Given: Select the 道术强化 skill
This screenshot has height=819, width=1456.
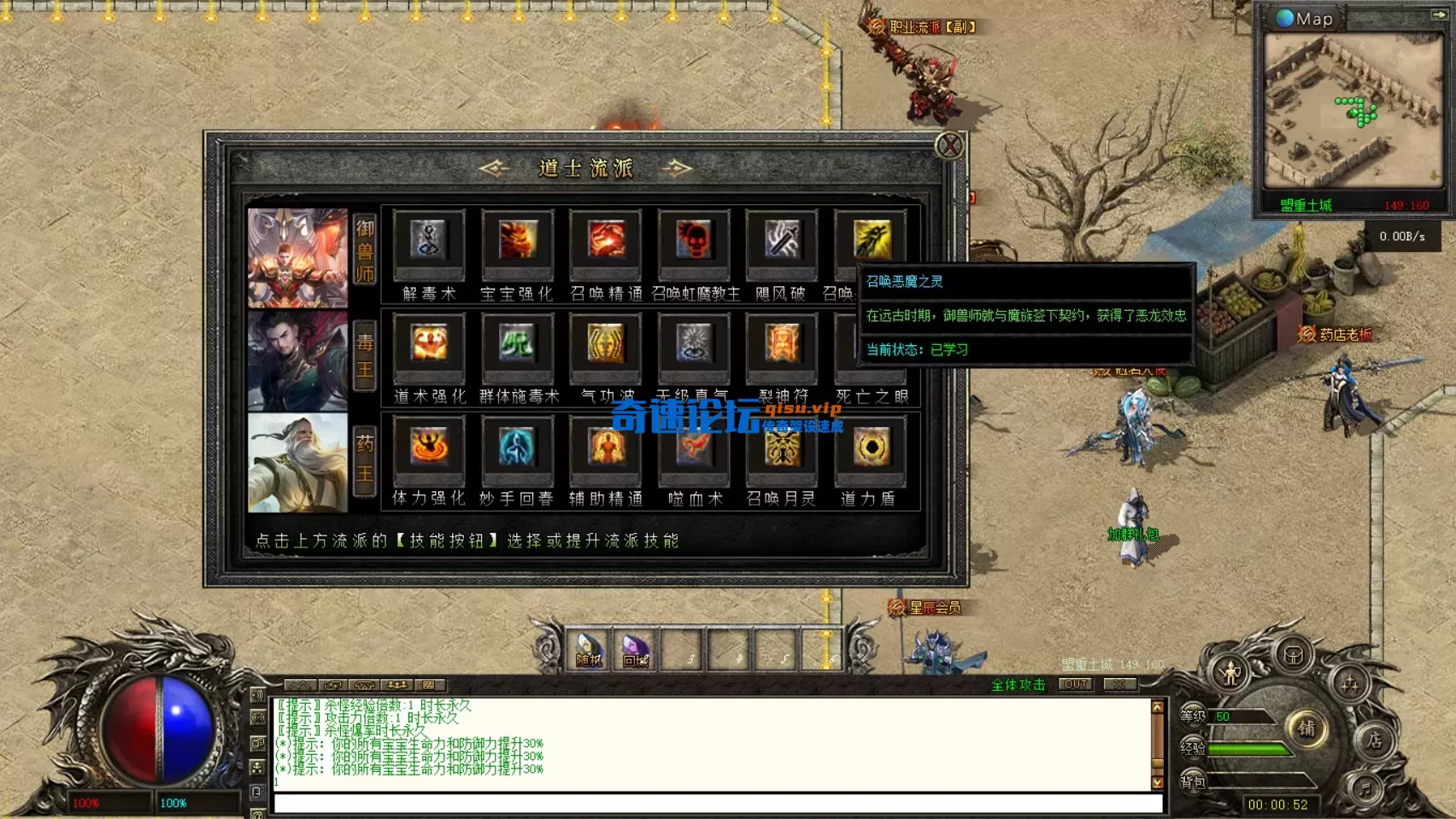Looking at the screenshot, I should click(x=428, y=345).
